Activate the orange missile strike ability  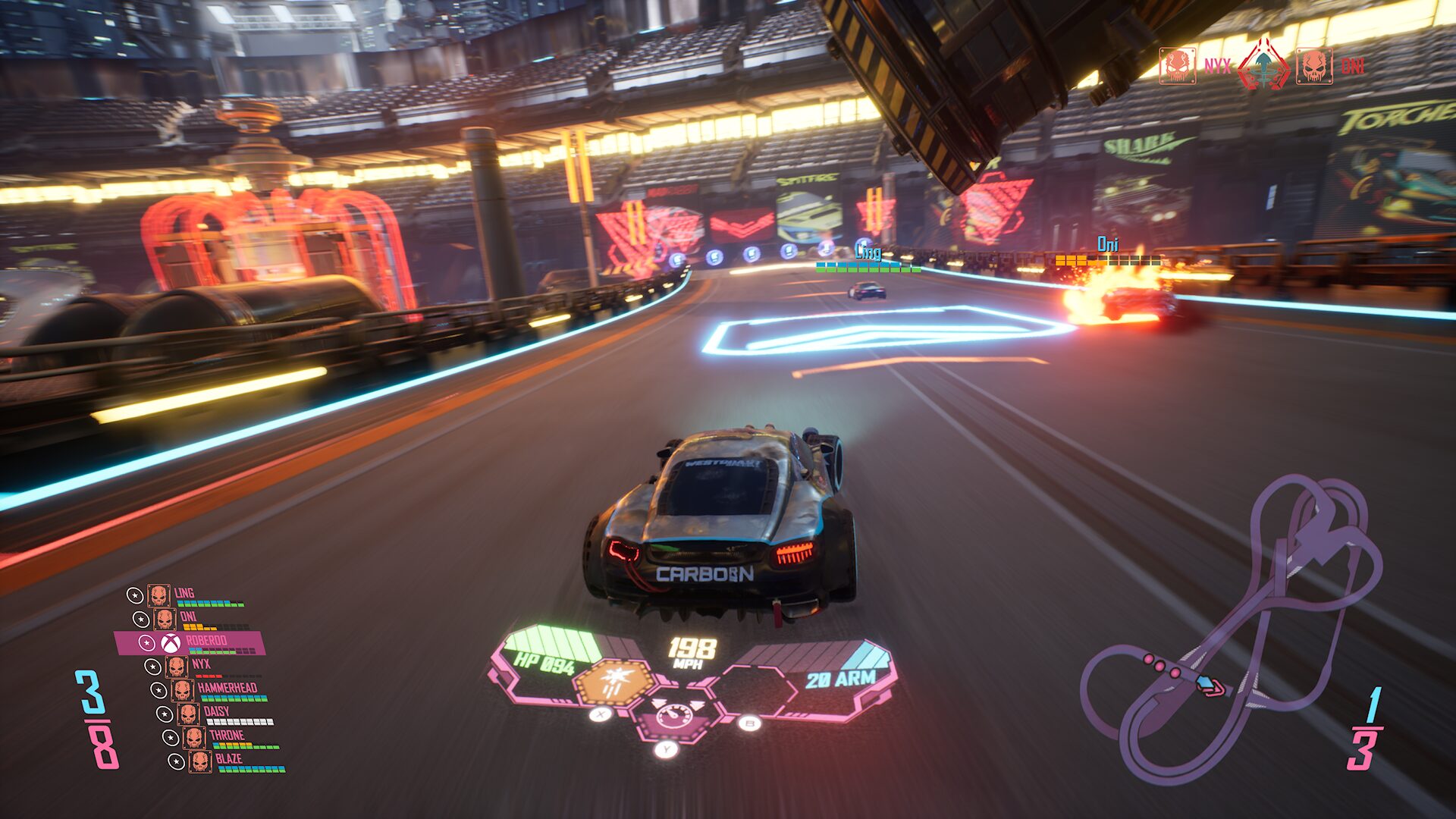click(613, 682)
